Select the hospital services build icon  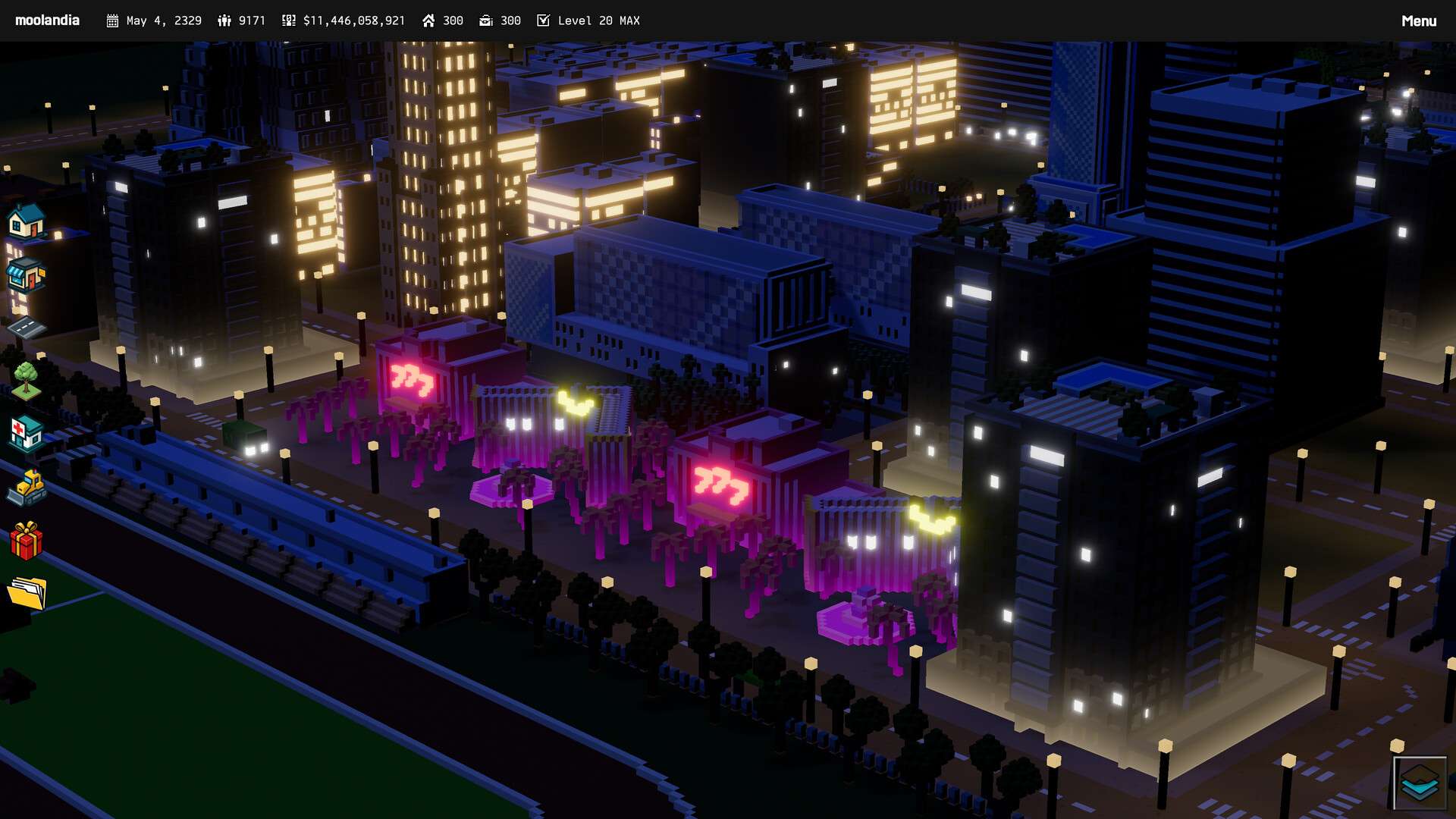coord(26,434)
